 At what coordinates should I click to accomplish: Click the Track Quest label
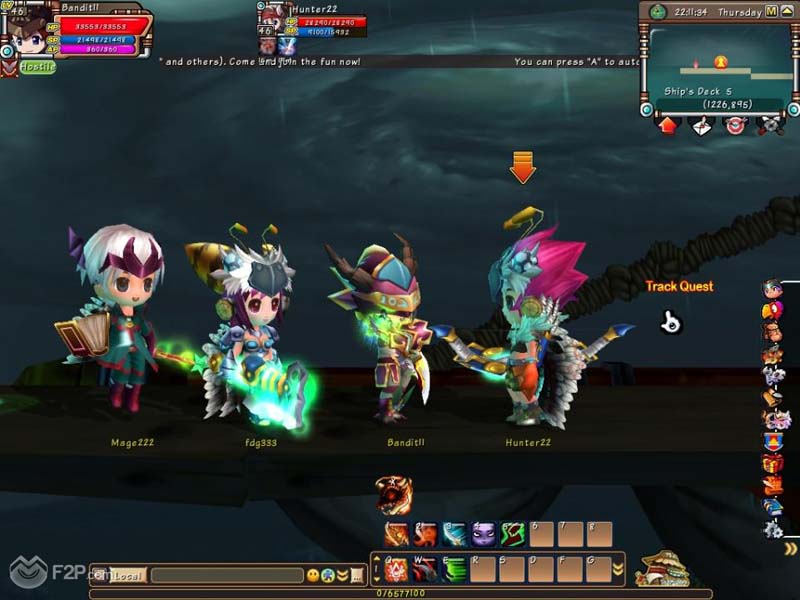[679, 286]
